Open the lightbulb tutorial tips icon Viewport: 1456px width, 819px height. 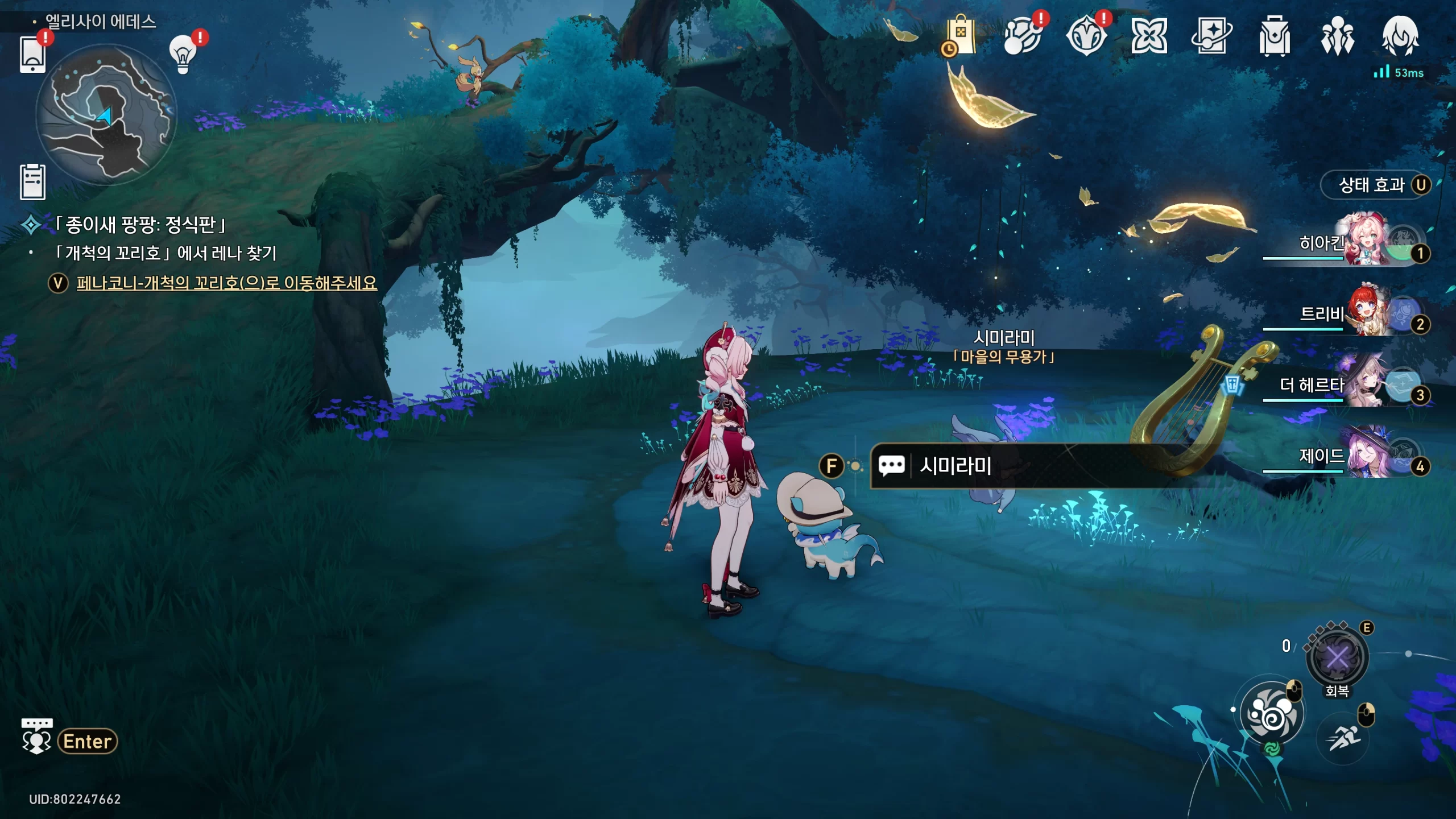(x=183, y=55)
